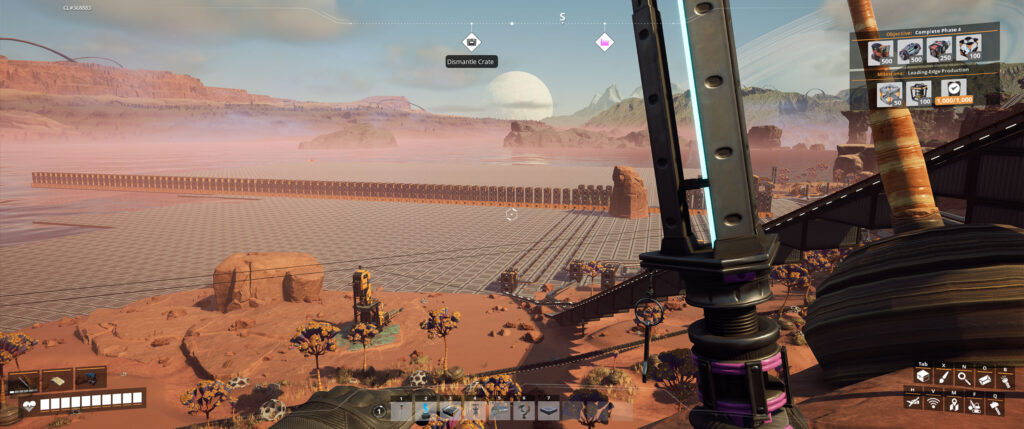Select hotbar slot number two

pyautogui.click(x=426, y=409)
